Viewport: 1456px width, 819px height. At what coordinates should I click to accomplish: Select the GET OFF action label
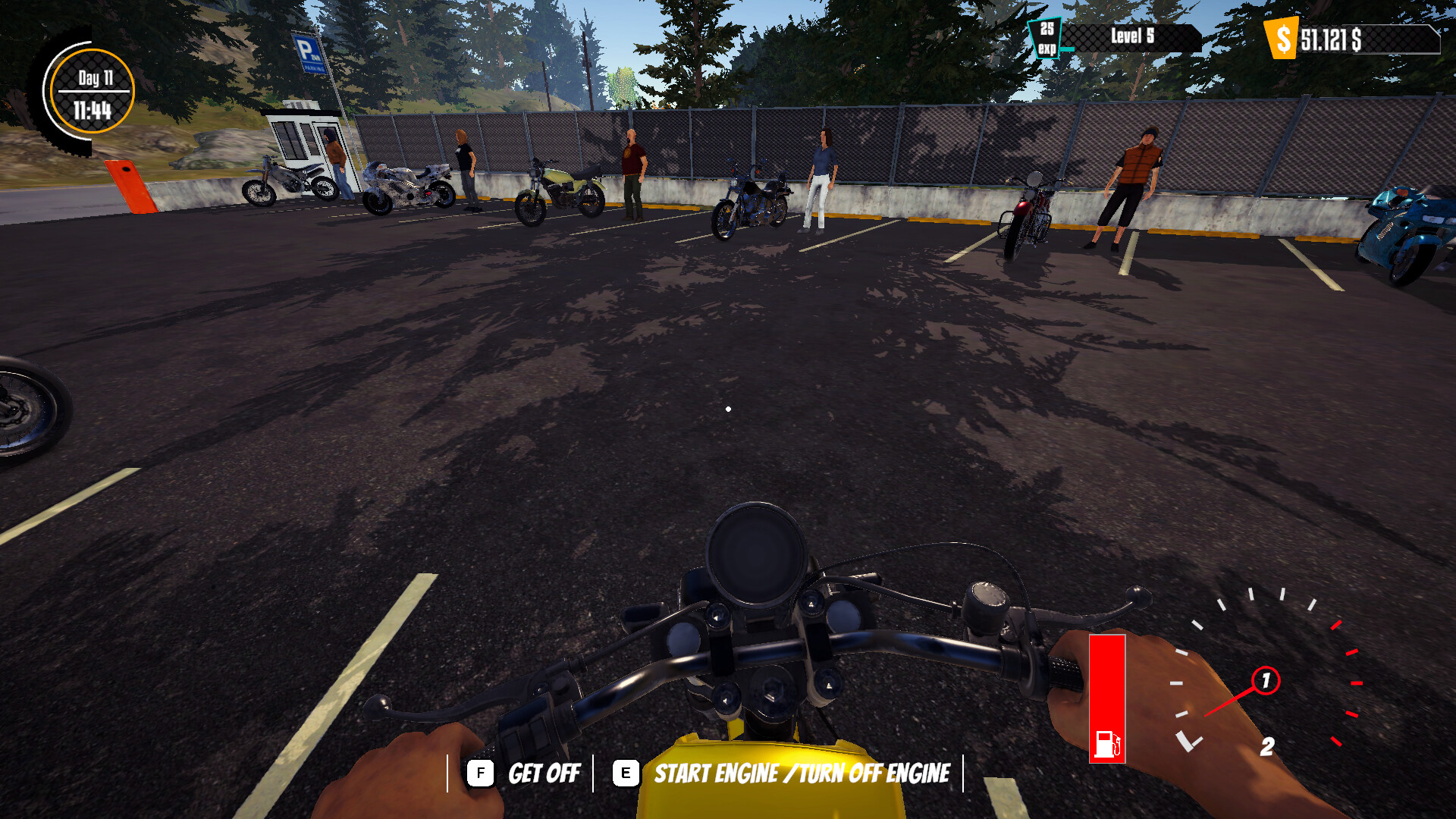click(x=545, y=773)
